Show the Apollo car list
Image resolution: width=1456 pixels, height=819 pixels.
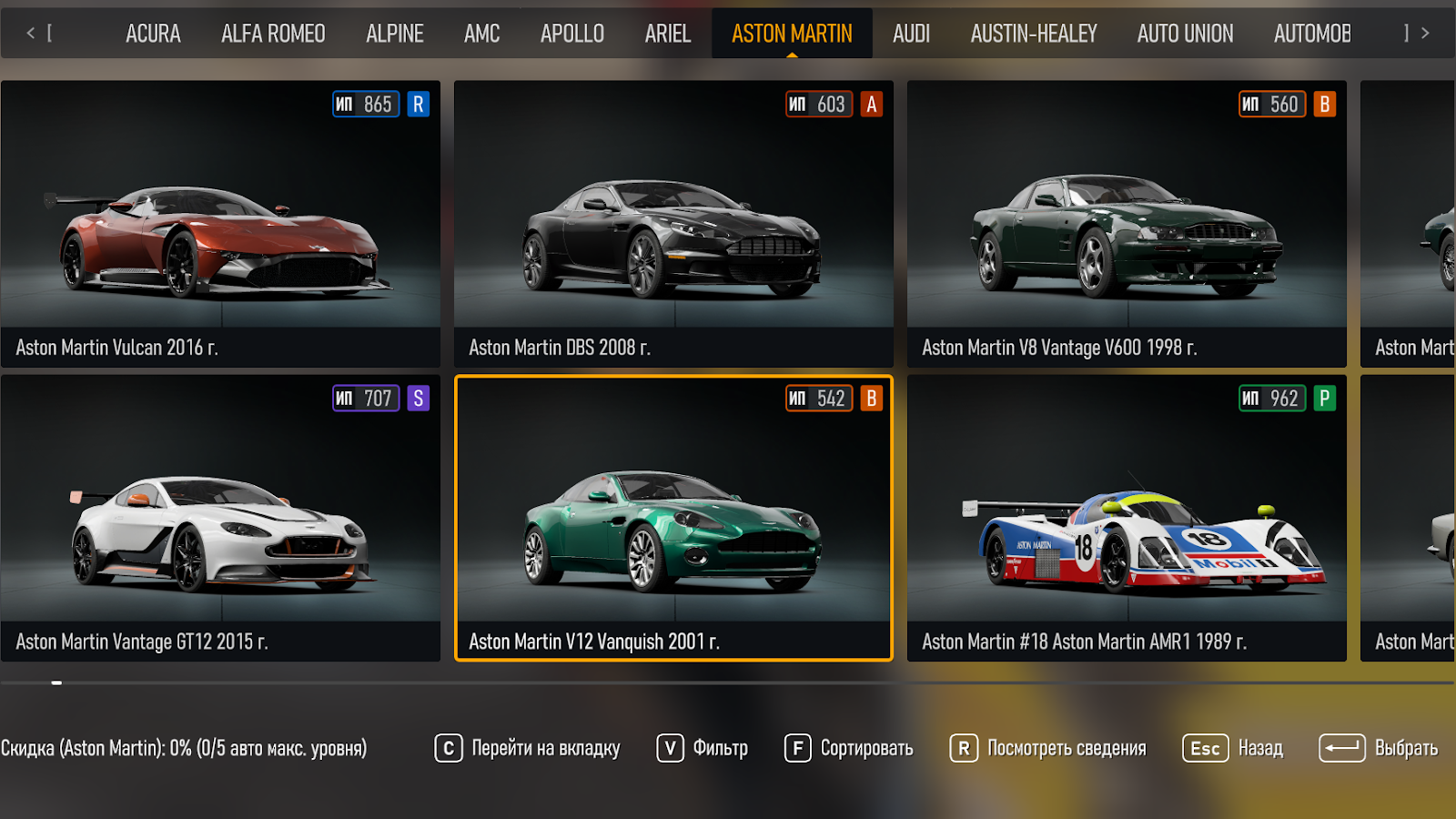coord(572,34)
